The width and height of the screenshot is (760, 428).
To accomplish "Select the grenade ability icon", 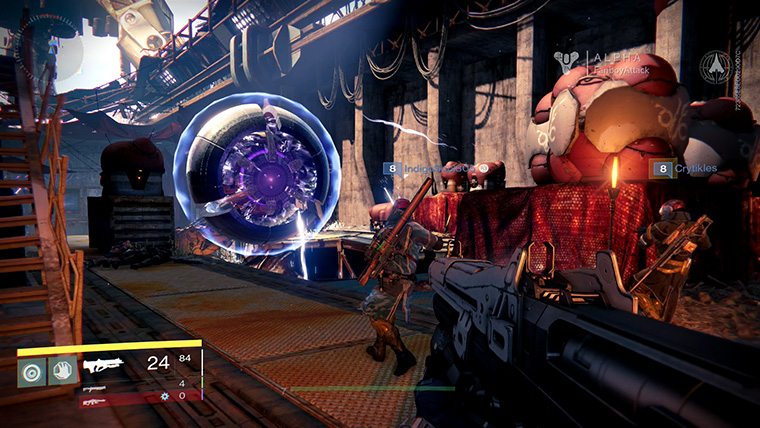I will click(x=32, y=371).
